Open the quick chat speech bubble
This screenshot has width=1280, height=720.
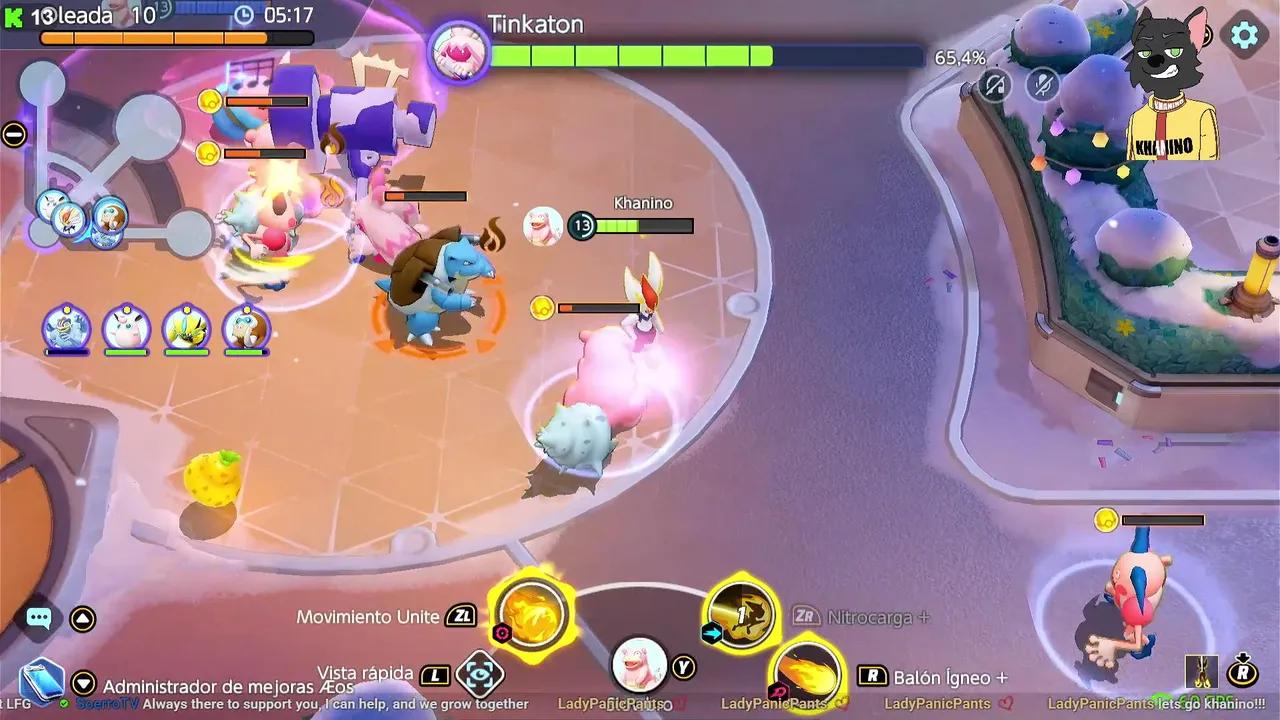(39, 618)
